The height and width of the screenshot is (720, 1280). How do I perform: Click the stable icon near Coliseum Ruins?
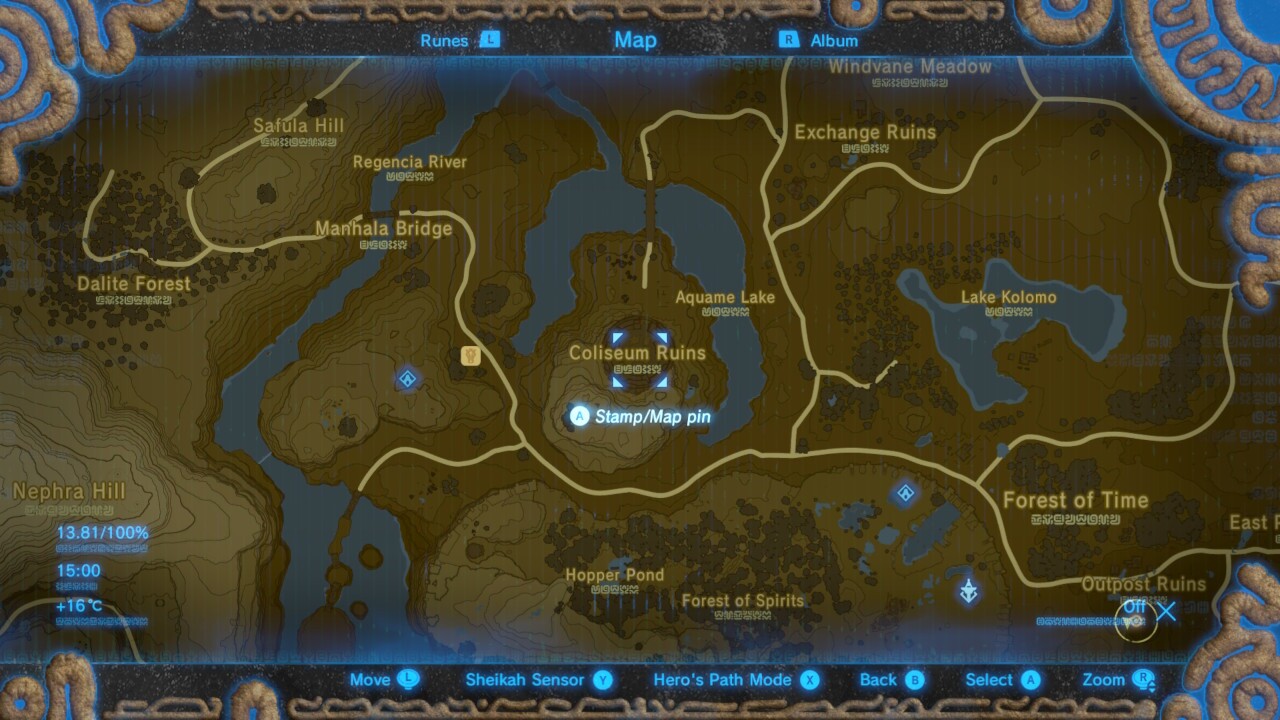tap(471, 357)
